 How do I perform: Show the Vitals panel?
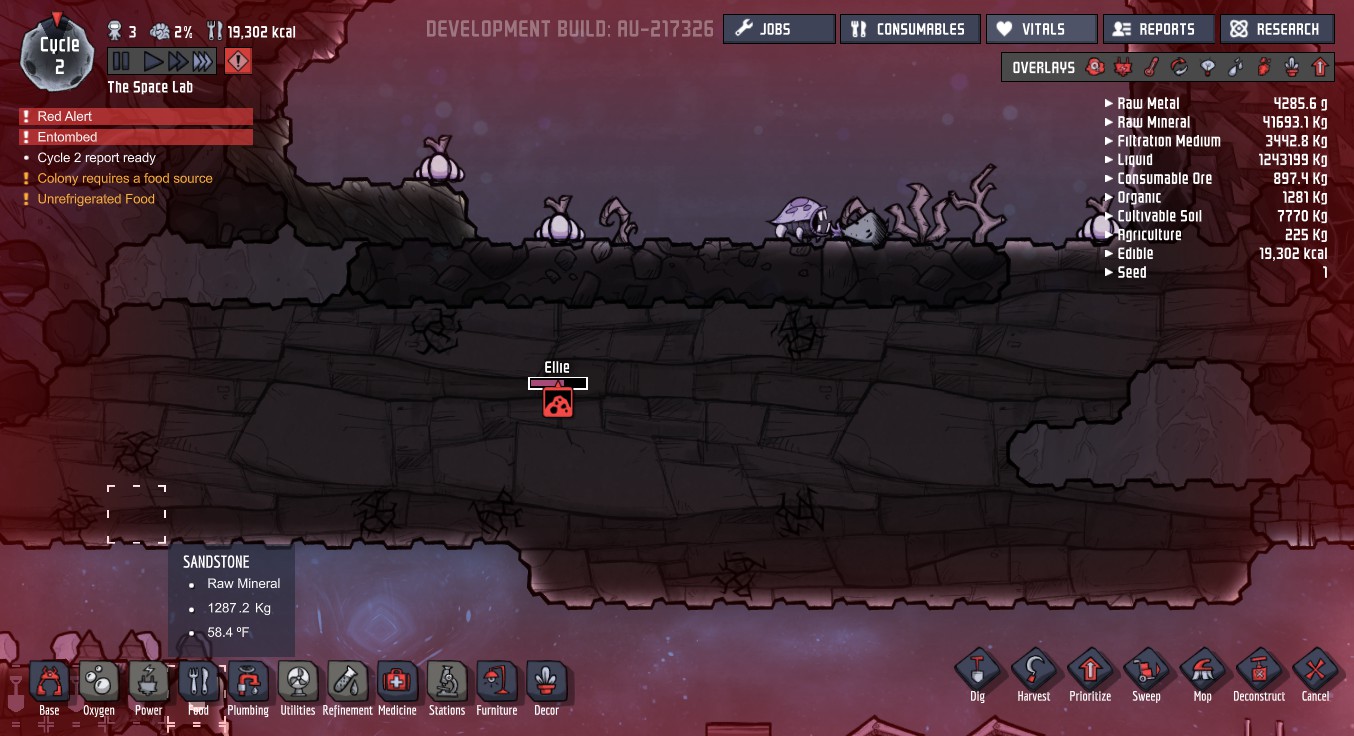point(1041,29)
